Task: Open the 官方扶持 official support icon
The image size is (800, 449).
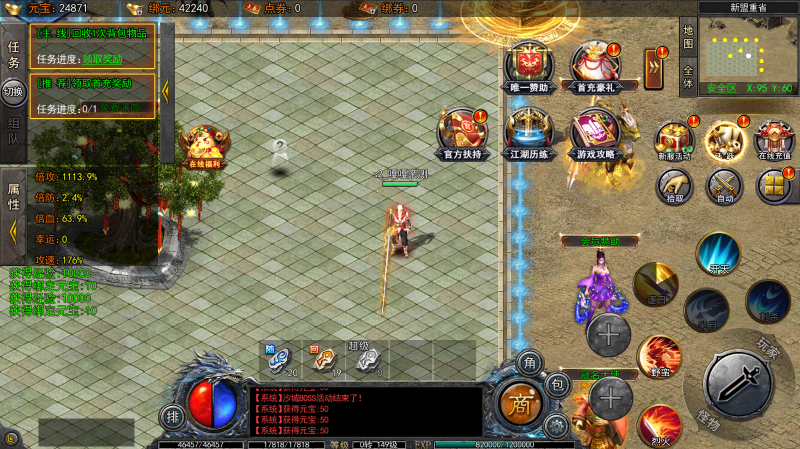Action: click(463, 131)
